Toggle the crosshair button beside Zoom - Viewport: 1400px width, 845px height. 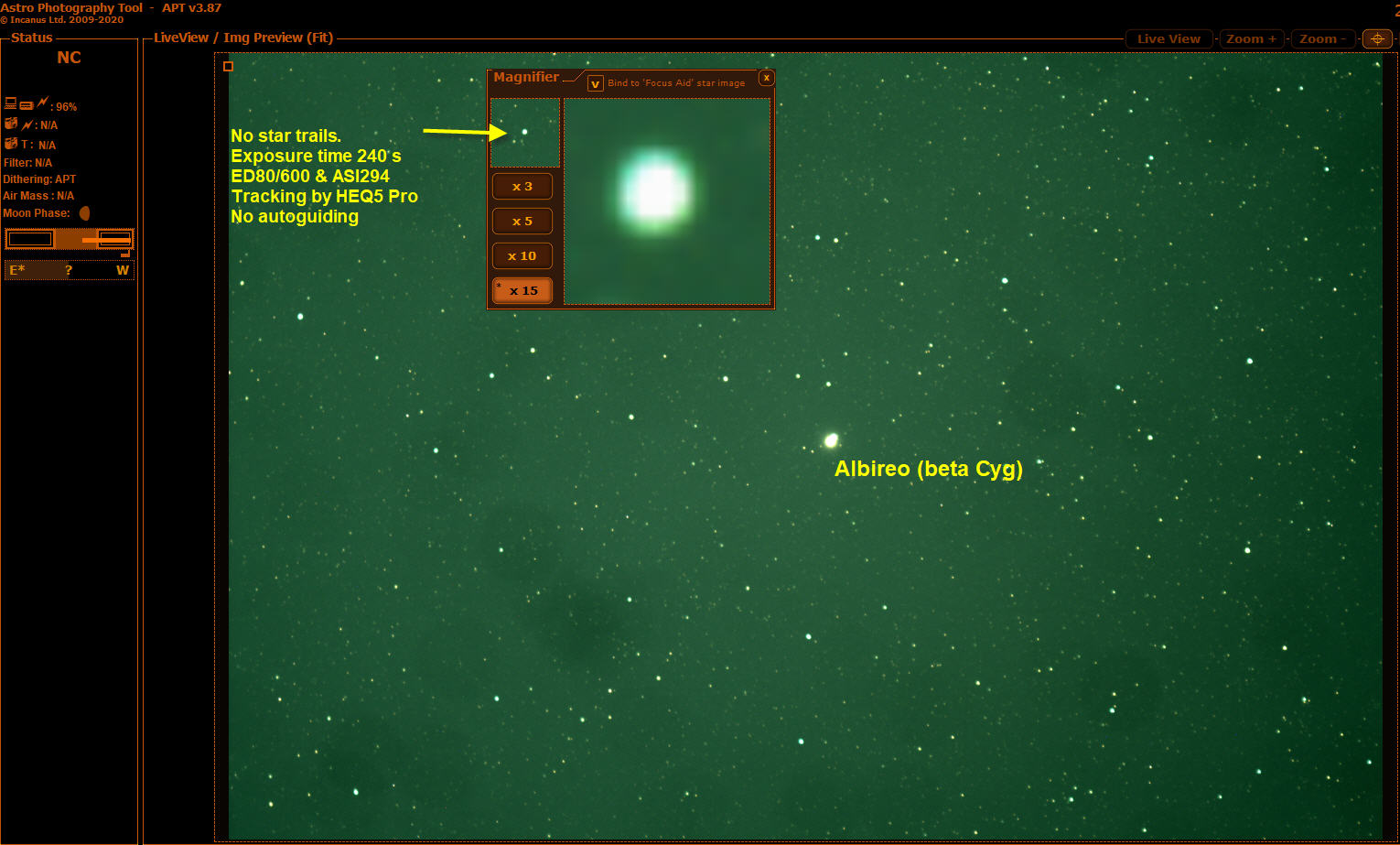pyautogui.click(x=1377, y=38)
